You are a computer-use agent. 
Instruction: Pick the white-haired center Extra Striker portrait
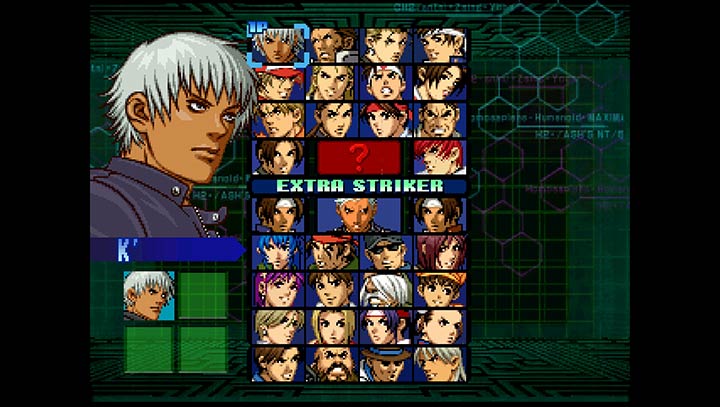point(359,214)
